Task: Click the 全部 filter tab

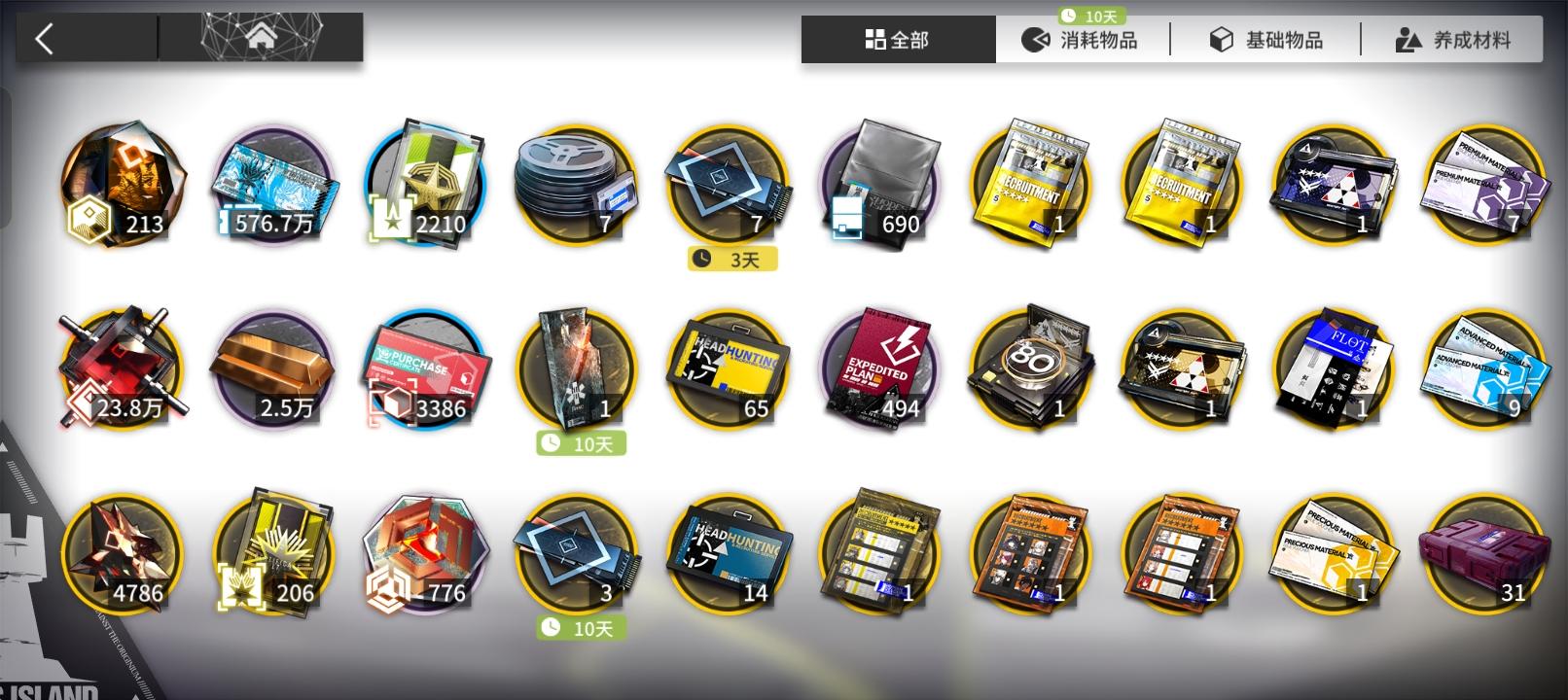Action: tap(897, 40)
